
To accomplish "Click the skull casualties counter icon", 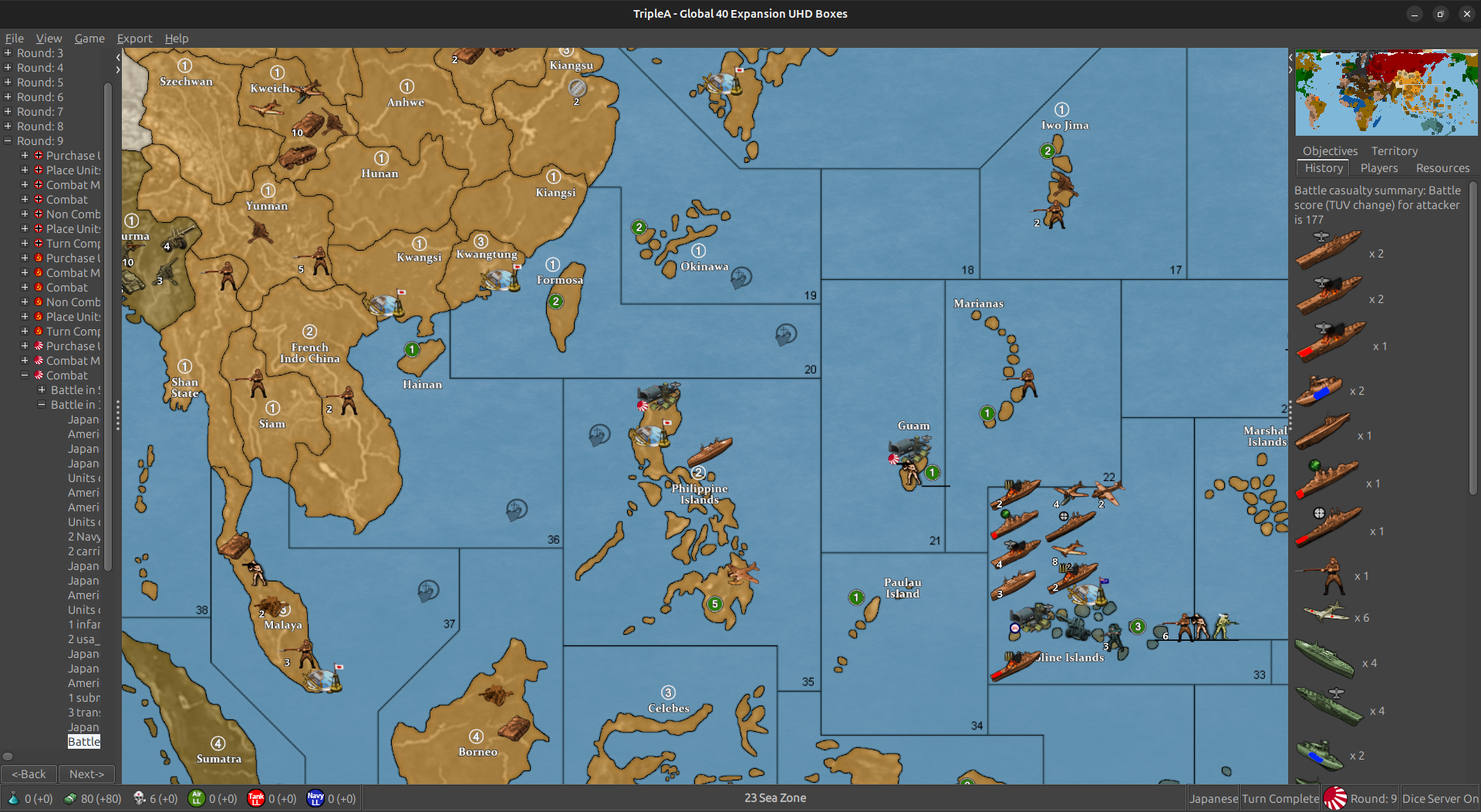I will click(x=140, y=798).
